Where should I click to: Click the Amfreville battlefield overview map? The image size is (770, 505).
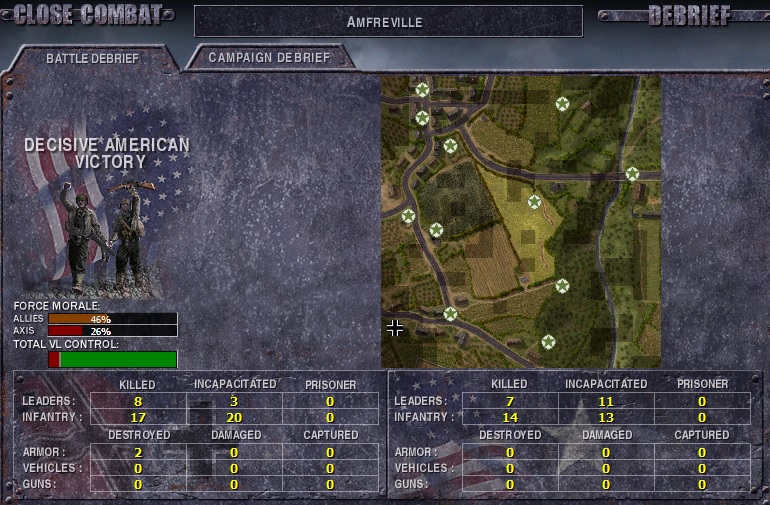[520, 220]
